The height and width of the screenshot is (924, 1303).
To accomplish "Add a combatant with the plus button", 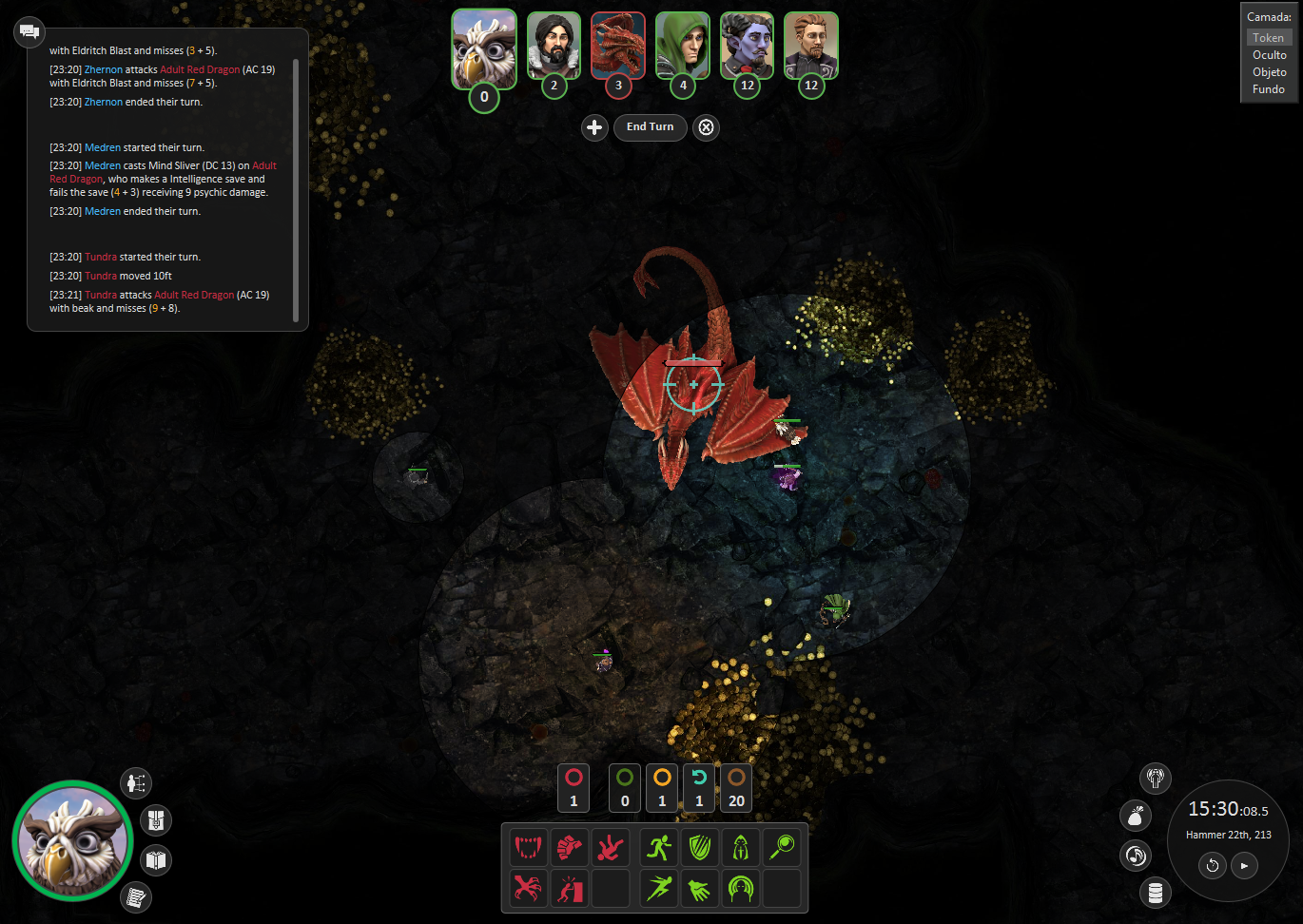I will 594,127.
